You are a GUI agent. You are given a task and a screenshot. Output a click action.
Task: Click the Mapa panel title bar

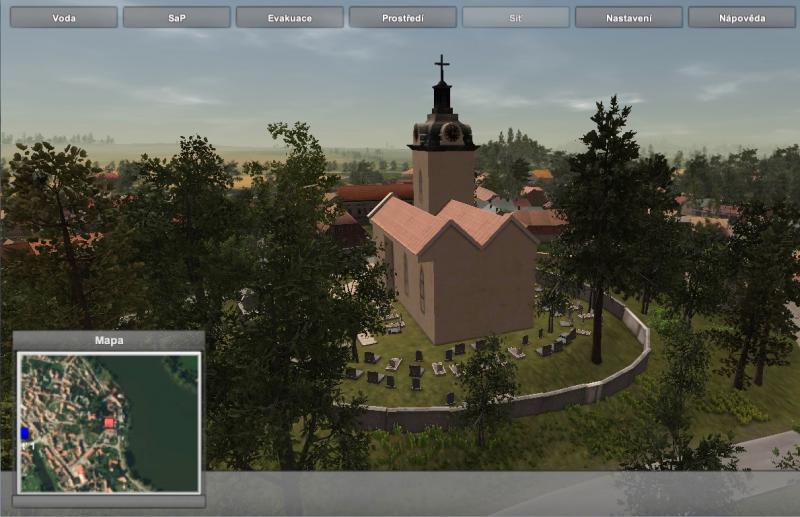(x=109, y=340)
